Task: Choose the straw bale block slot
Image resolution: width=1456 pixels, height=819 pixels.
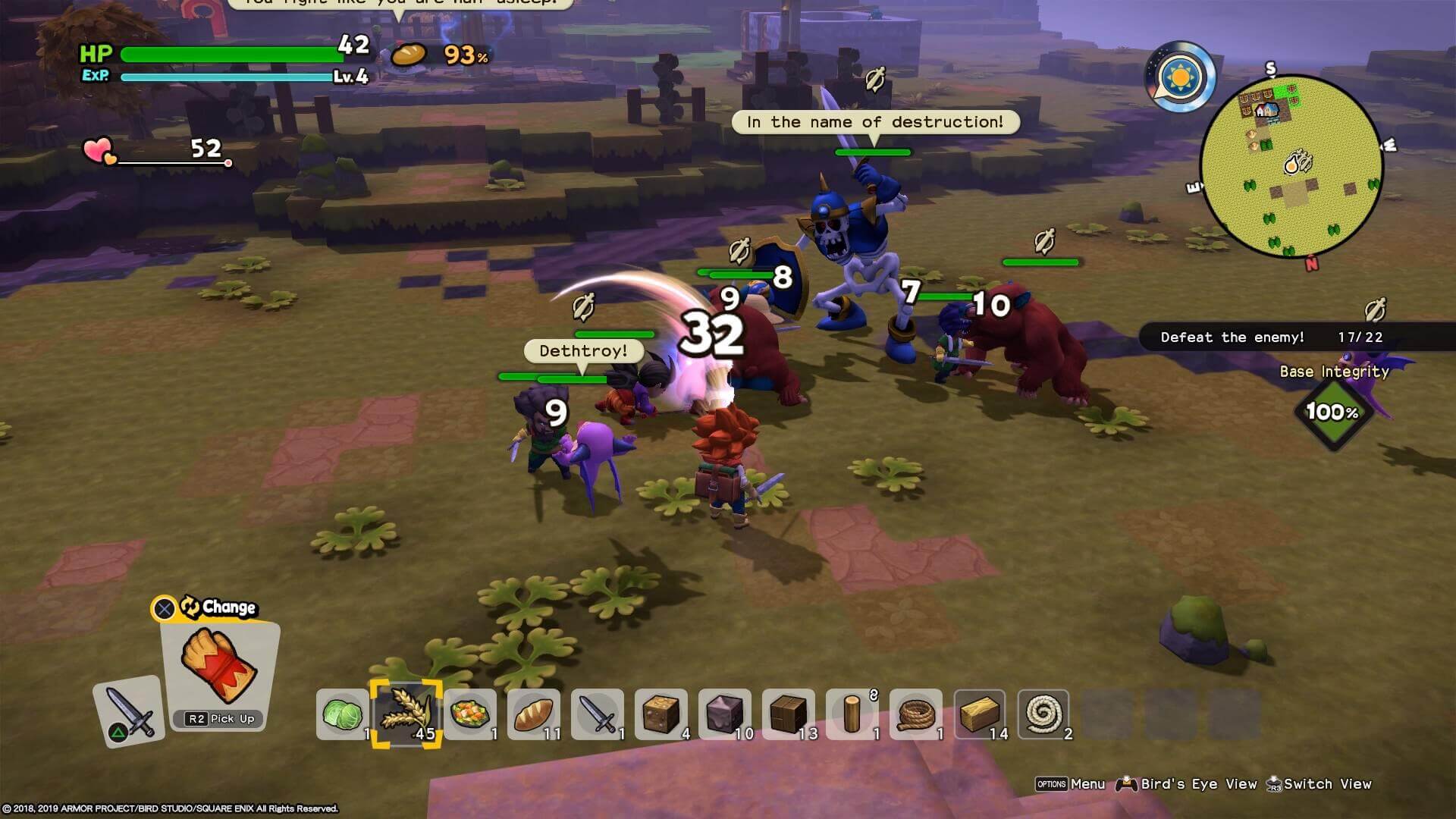Action: click(980, 714)
